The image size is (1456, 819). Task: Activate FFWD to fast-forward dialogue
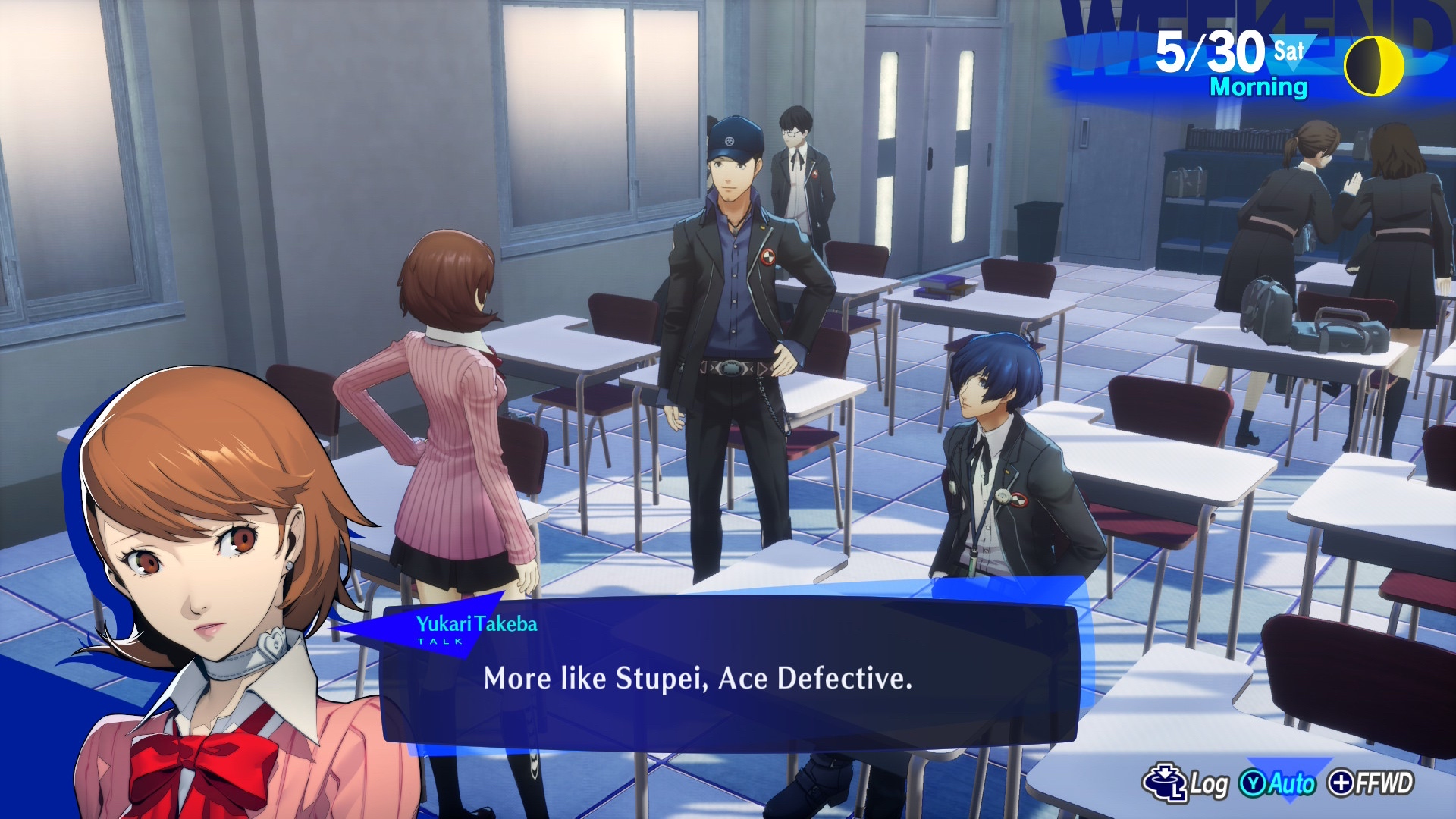click(x=1372, y=783)
